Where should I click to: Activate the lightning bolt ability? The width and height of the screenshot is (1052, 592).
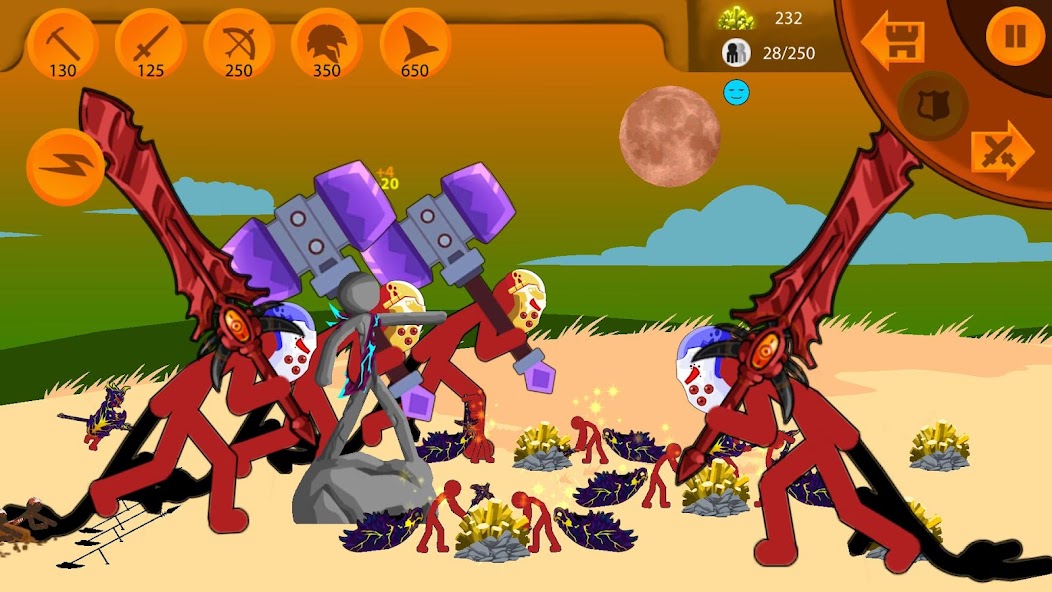(x=65, y=166)
